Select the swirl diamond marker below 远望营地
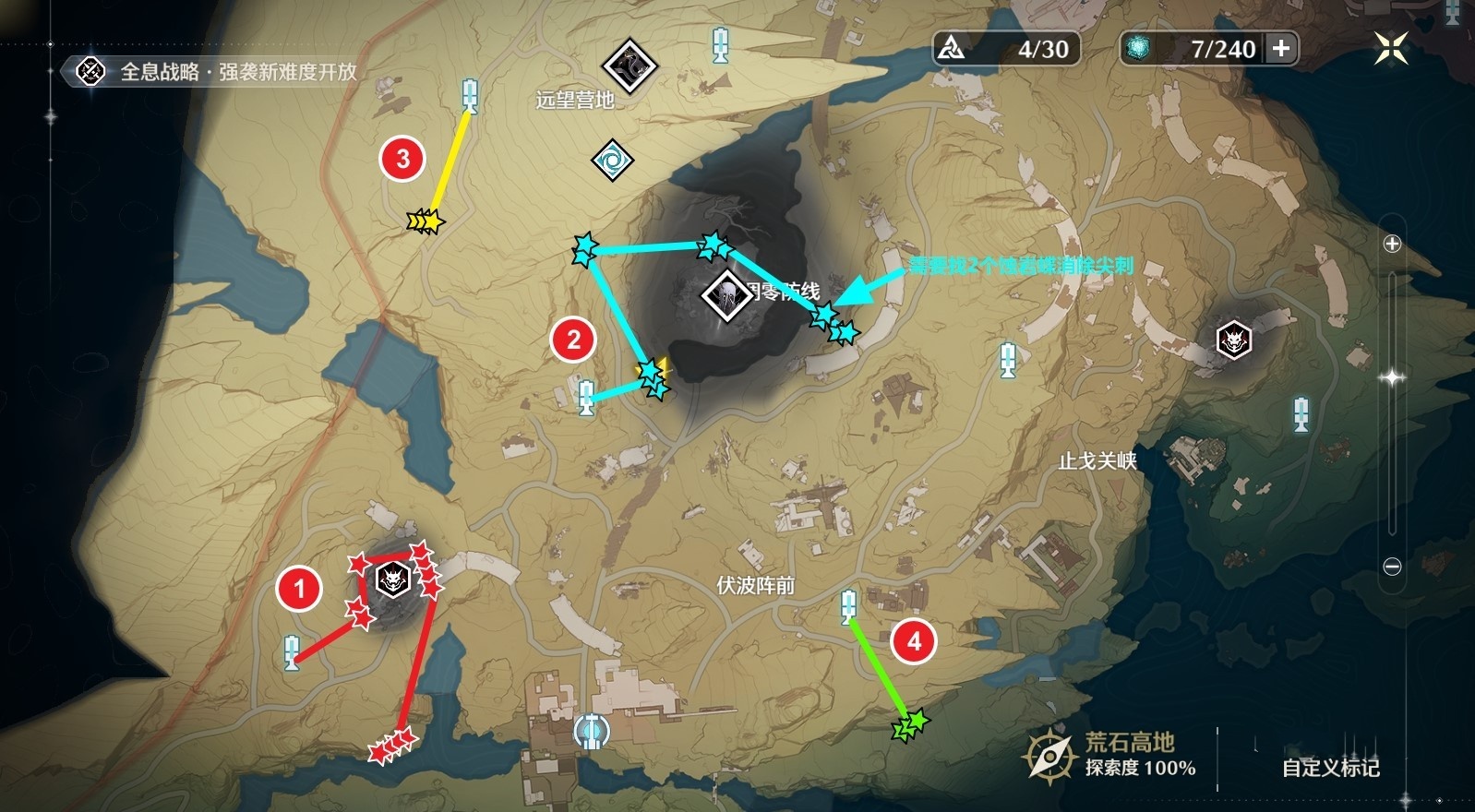This screenshot has height=812, width=1475. click(x=612, y=161)
